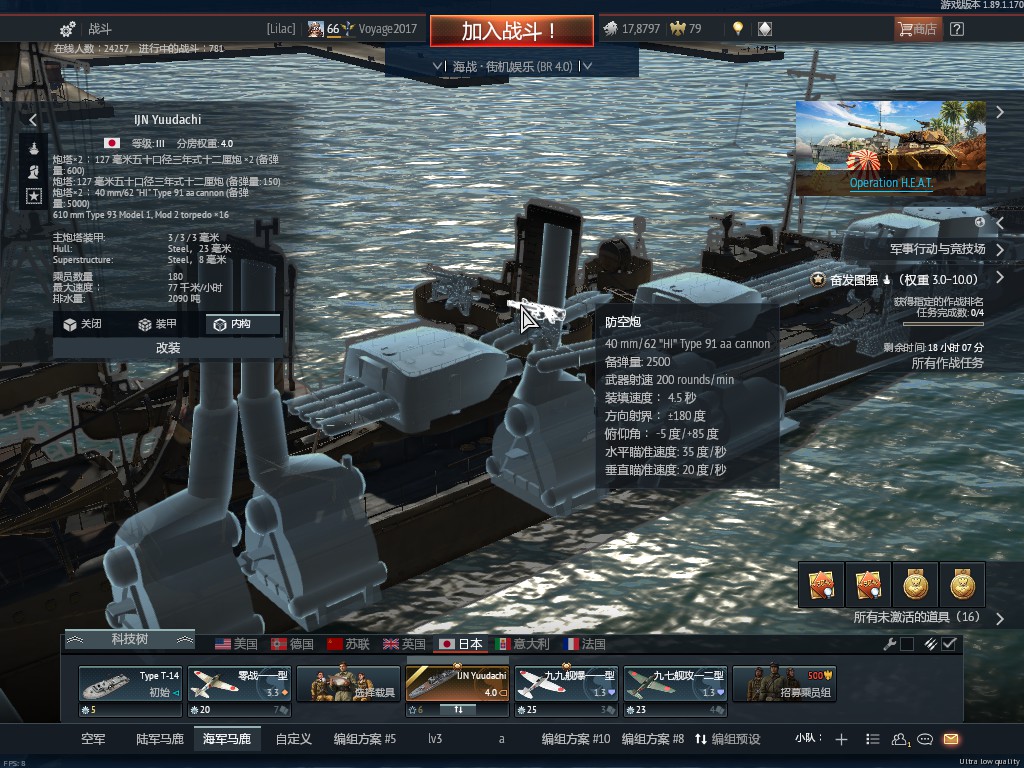Screen dimensions: 1024x768
Task: Open the 海战·街机娱乐 game mode selector
Action: pyautogui.click(x=512, y=66)
